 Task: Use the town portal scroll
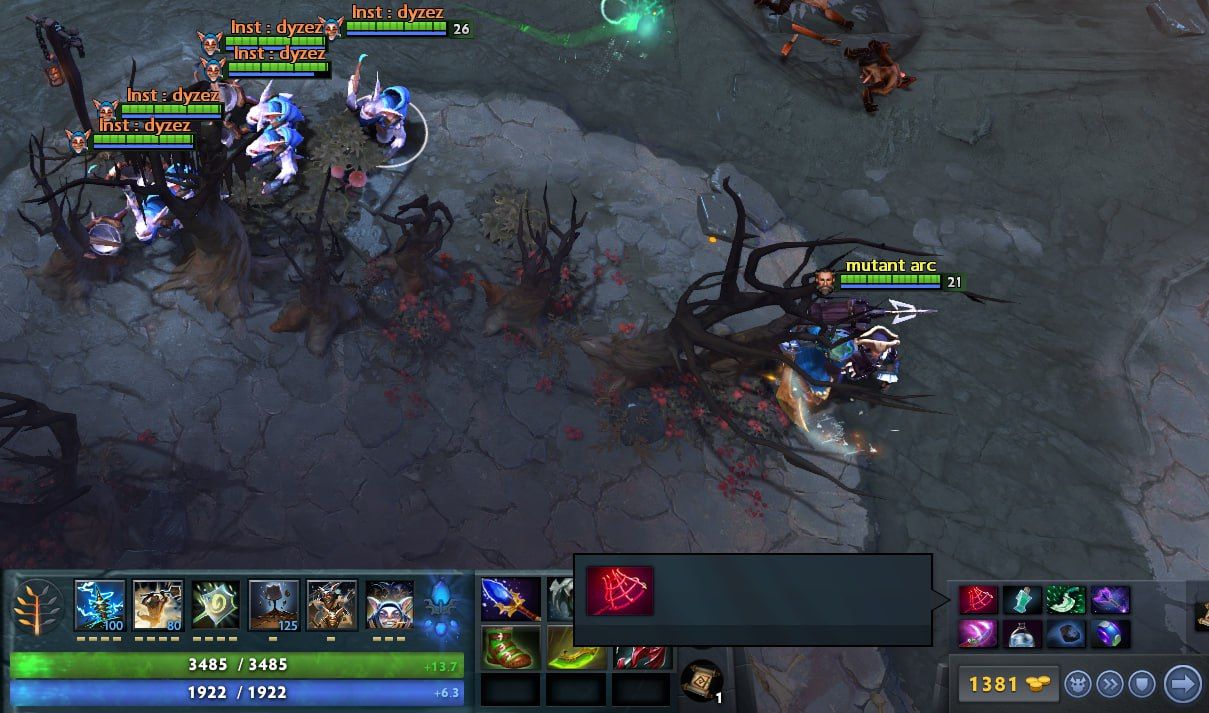click(x=701, y=681)
